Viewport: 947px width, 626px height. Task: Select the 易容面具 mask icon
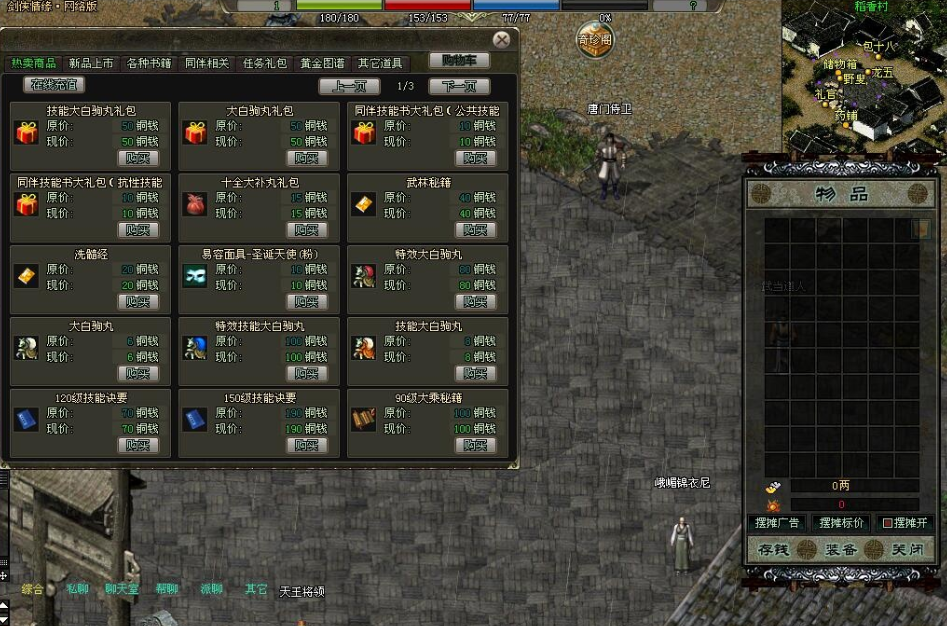pyautogui.click(x=195, y=277)
